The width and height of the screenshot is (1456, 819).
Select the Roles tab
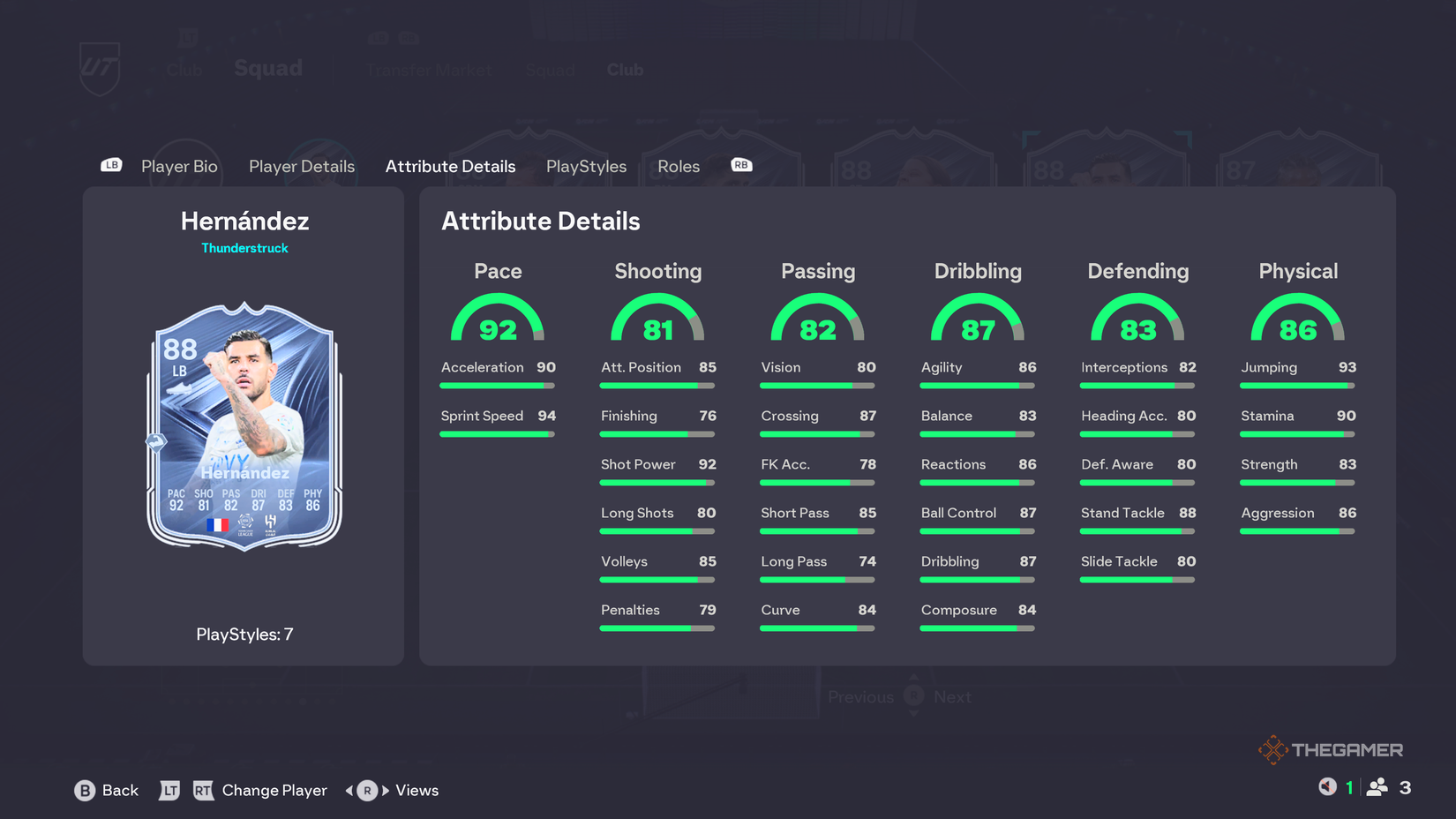coord(678,166)
